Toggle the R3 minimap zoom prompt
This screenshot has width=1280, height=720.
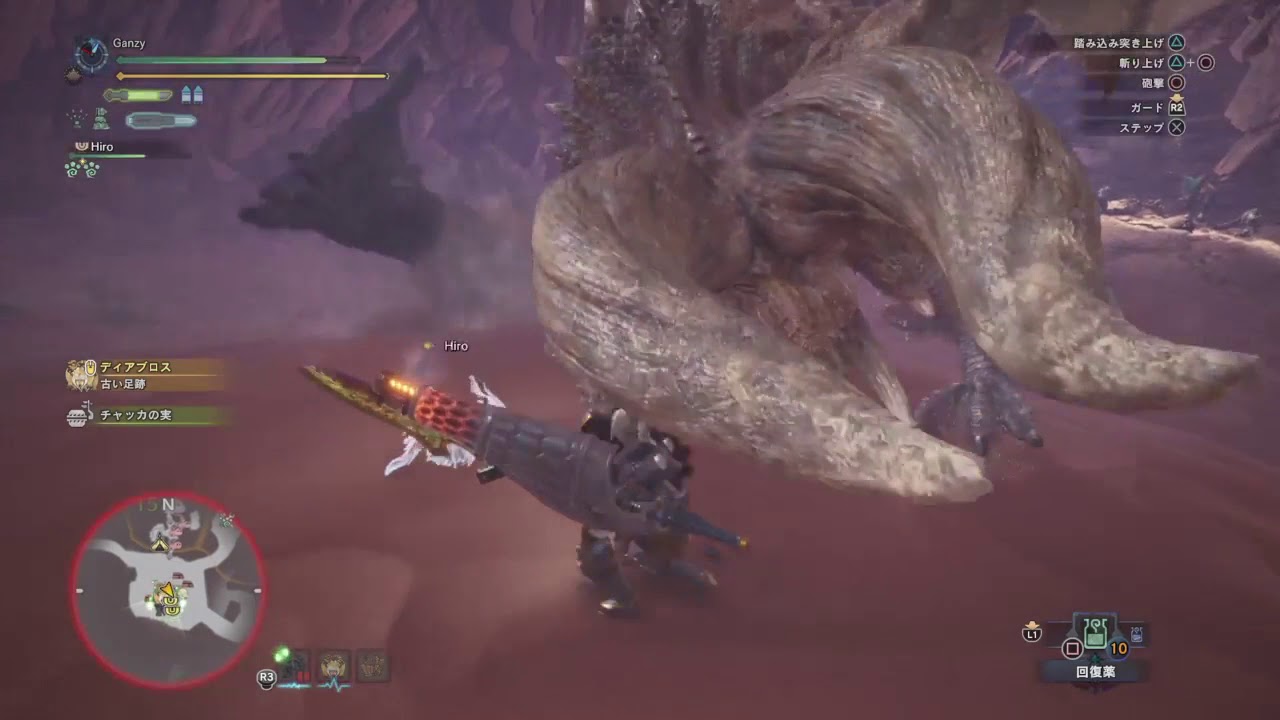(x=265, y=678)
